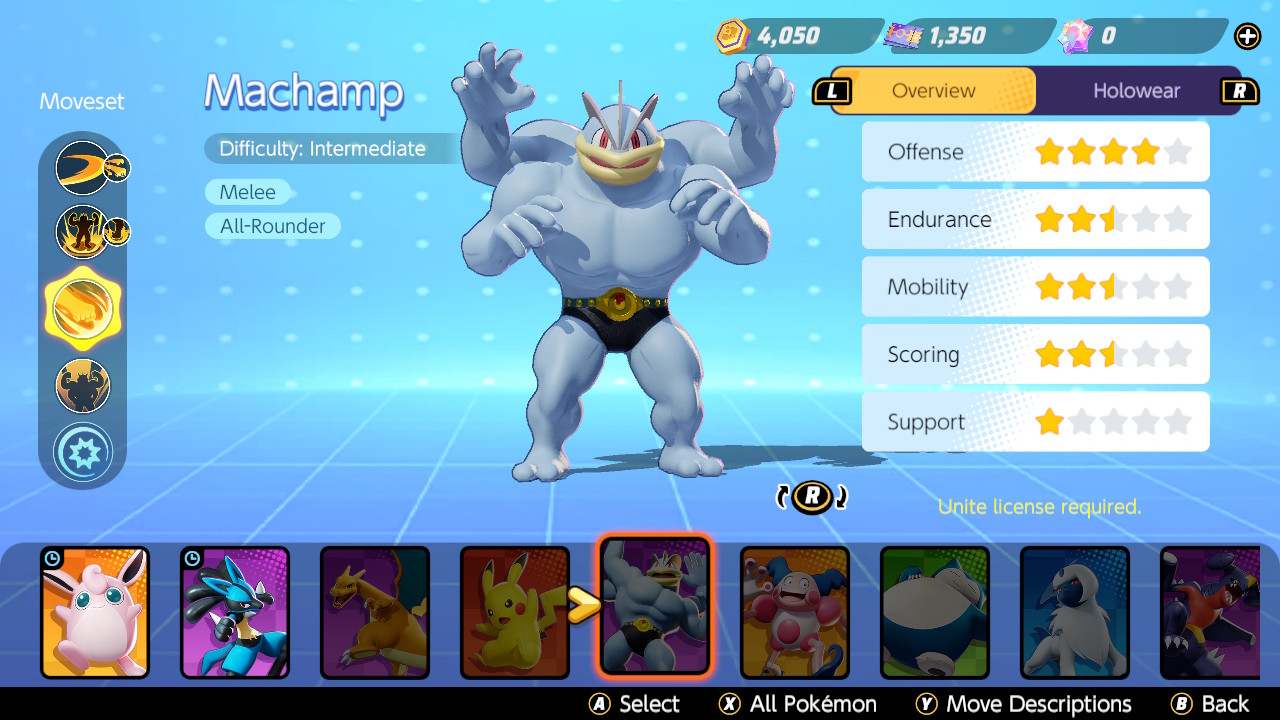
Task: Select the Lucario portrait card
Action: [x=235, y=612]
